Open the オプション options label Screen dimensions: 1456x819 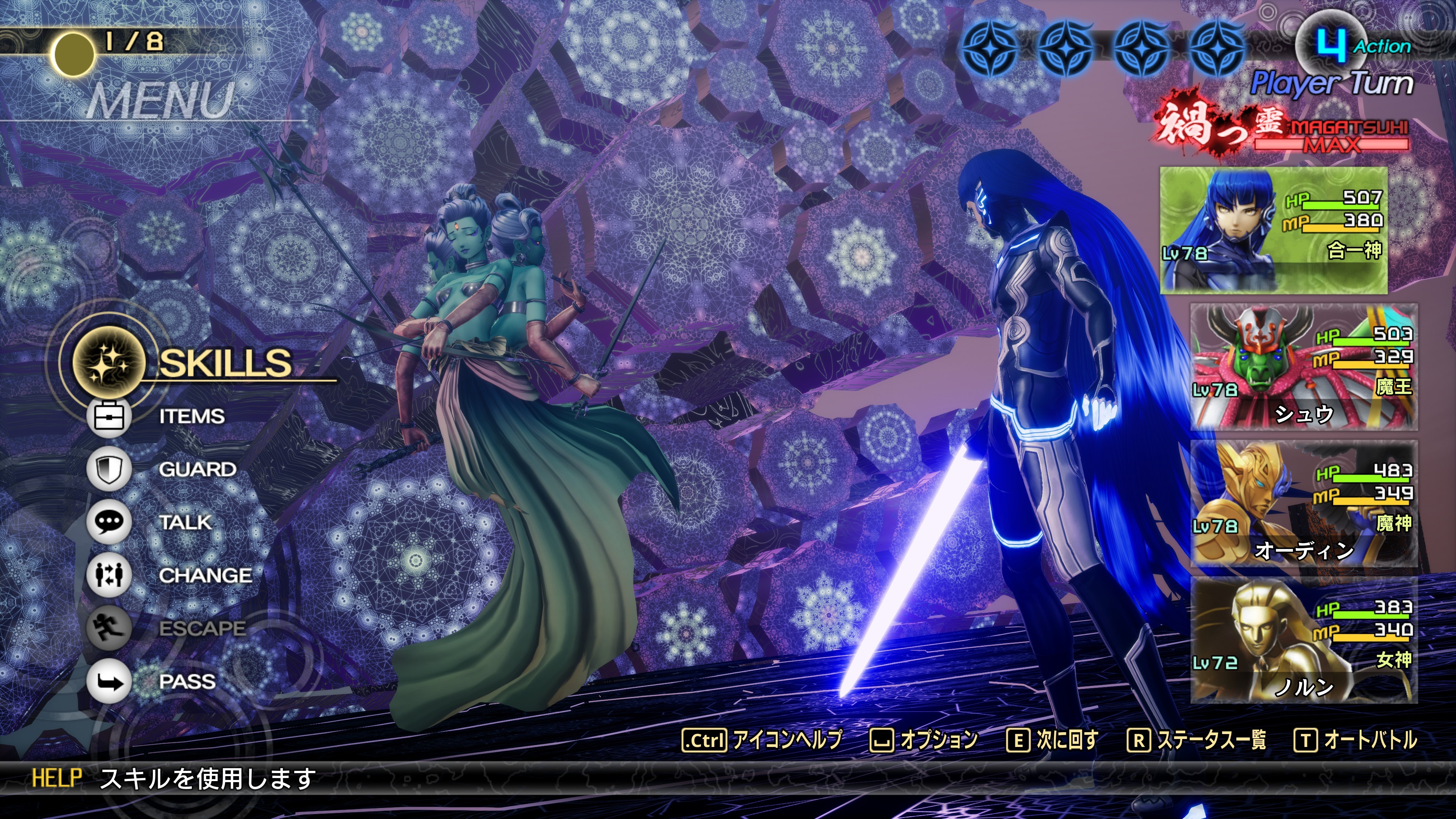coord(925,740)
